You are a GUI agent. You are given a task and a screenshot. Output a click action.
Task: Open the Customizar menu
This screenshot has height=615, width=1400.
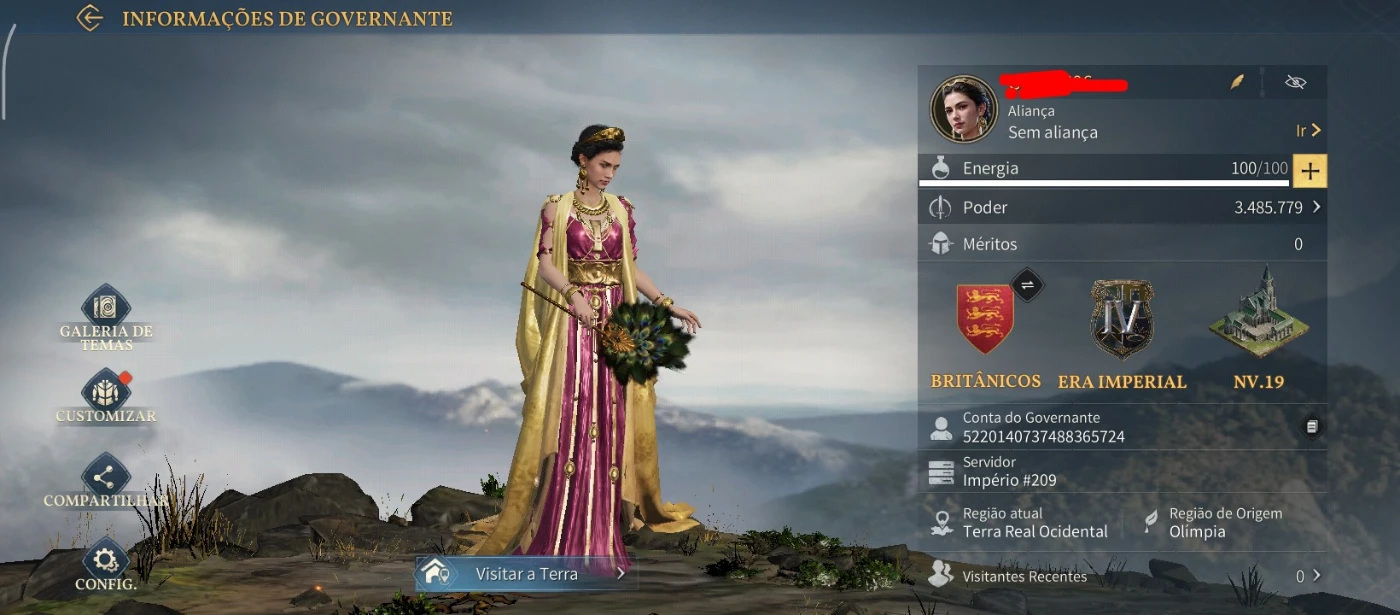coord(106,392)
